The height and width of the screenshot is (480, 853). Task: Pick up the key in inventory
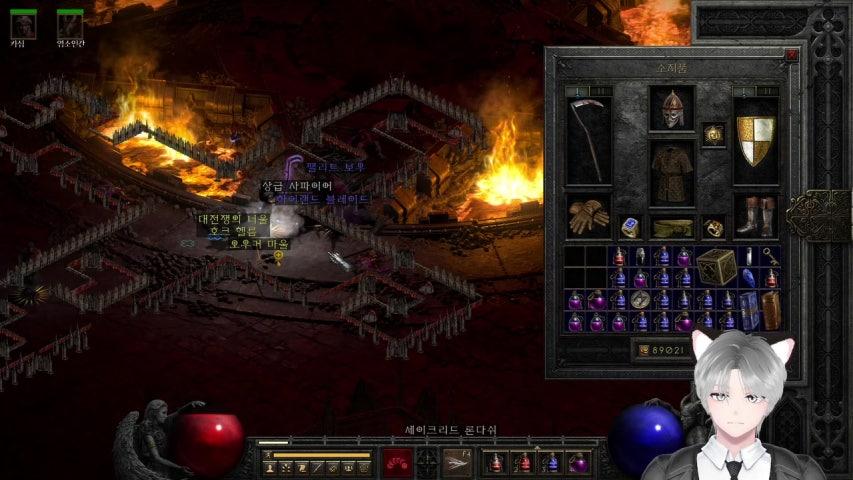(770, 256)
